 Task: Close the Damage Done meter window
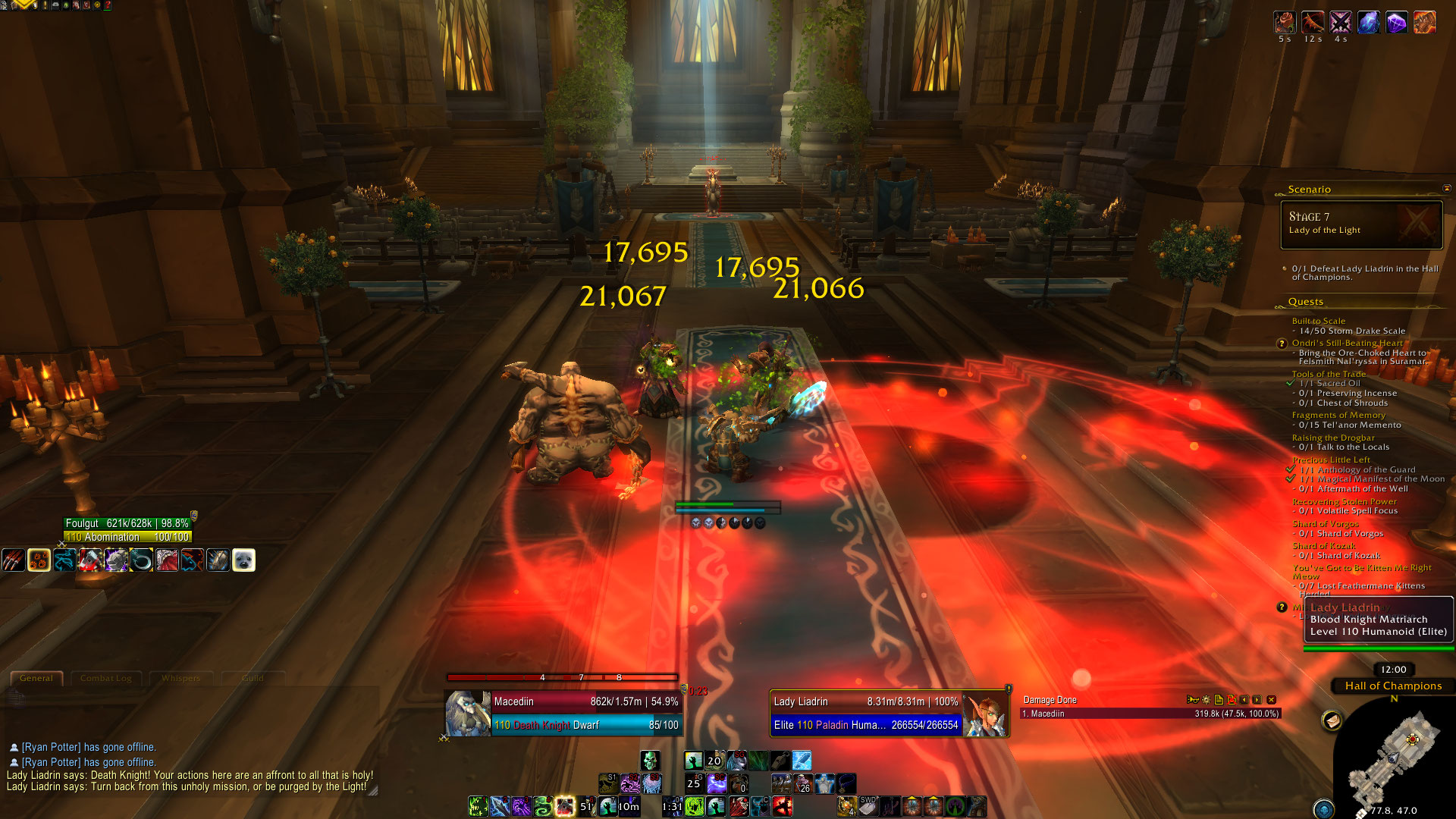[1272, 700]
